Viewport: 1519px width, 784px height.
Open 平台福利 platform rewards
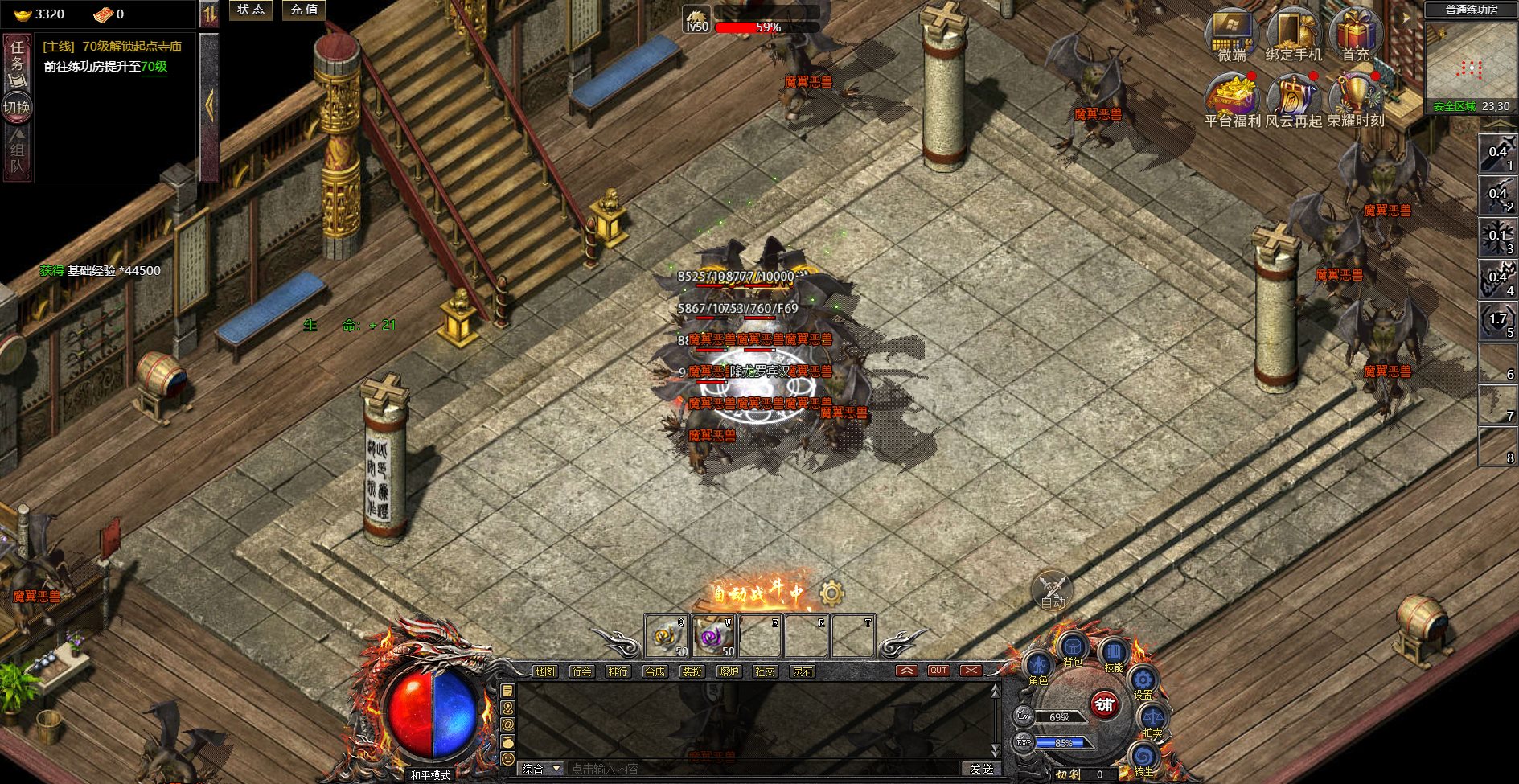tap(1231, 100)
